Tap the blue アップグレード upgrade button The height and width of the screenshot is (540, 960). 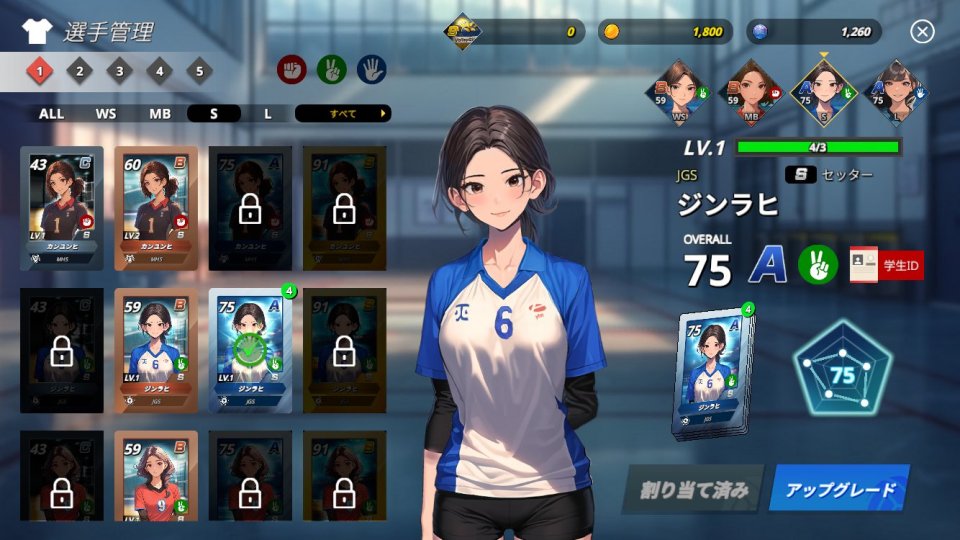[x=839, y=490]
